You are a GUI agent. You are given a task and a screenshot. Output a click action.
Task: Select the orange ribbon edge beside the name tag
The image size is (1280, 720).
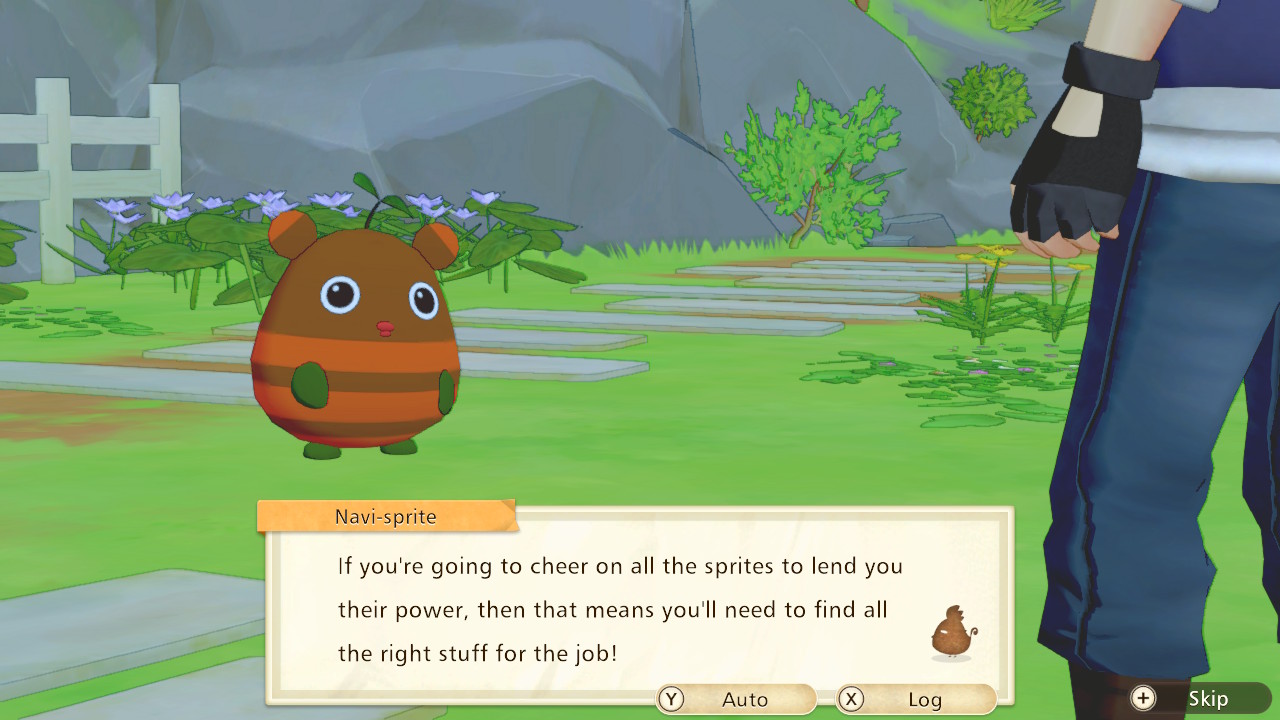(511, 516)
